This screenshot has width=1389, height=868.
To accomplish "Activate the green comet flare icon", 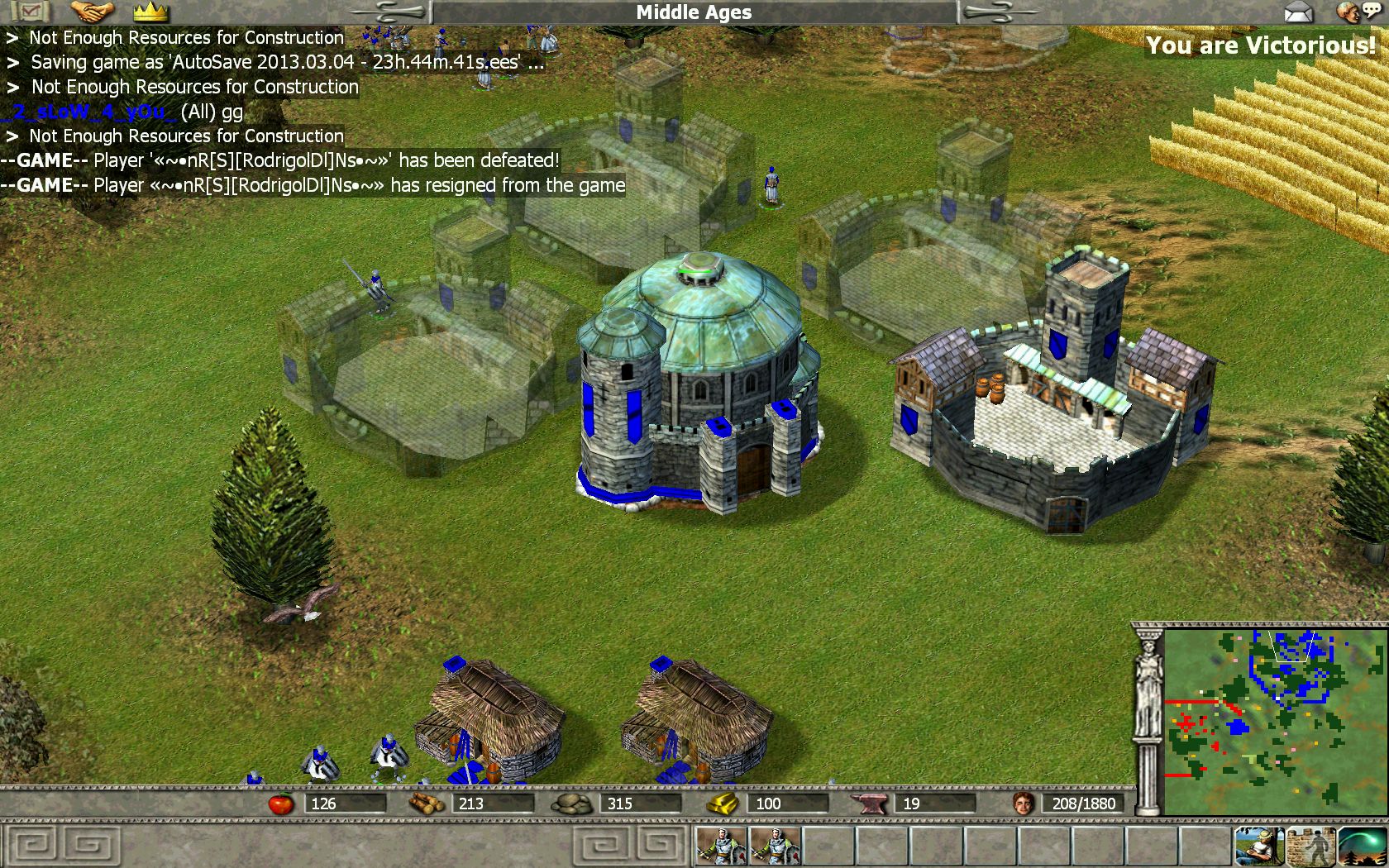I will 1361,846.
